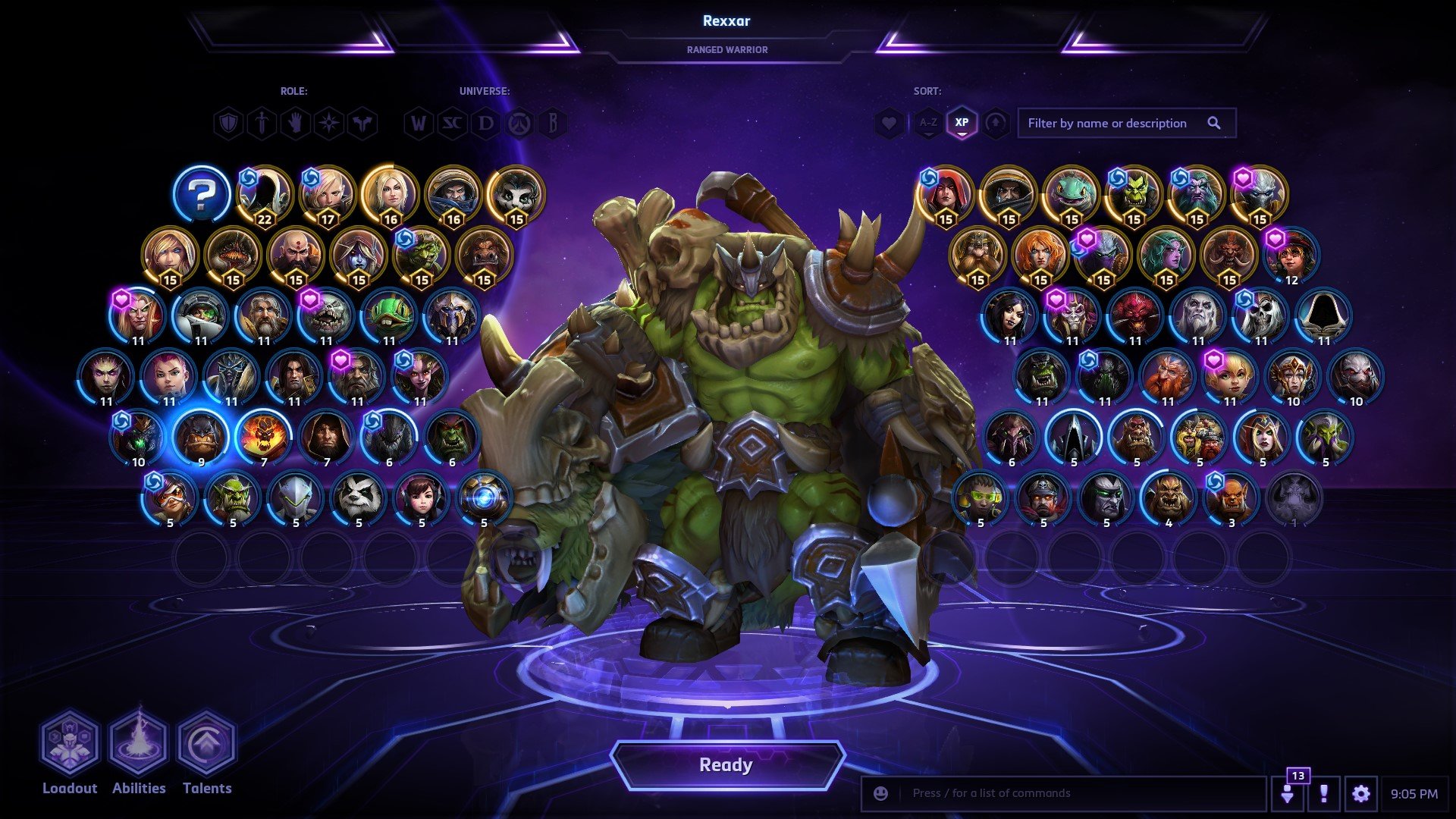1456x819 pixels.
Task: Select the fiery Ragnaros hero portrait
Action: click(x=263, y=437)
